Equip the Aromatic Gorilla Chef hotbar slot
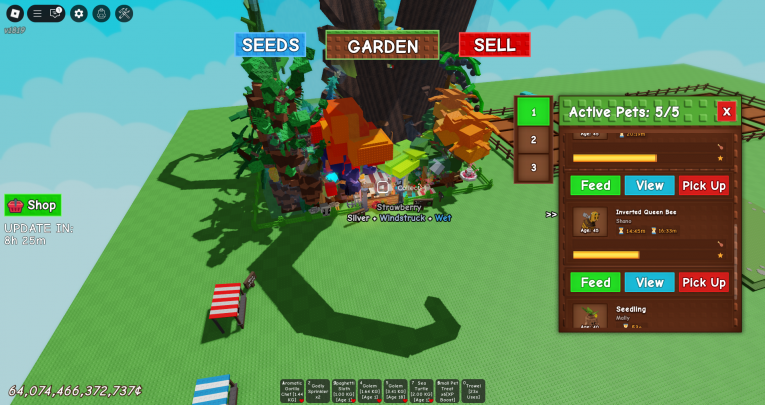 (293, 391)
